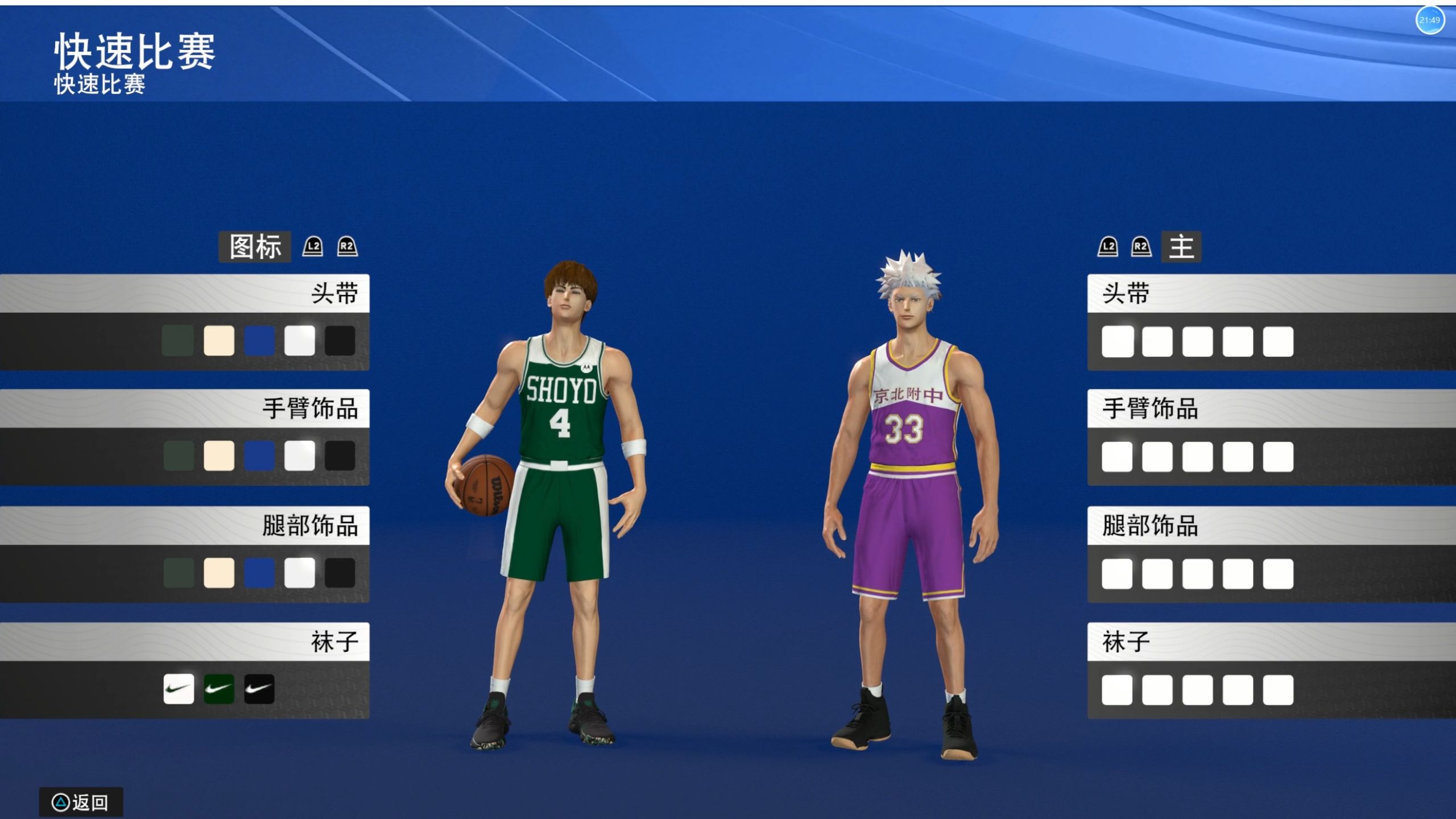Select the dark green arm accessory swatch
This screenshot has width=1456, height=819.
click(x=179, y=456)
